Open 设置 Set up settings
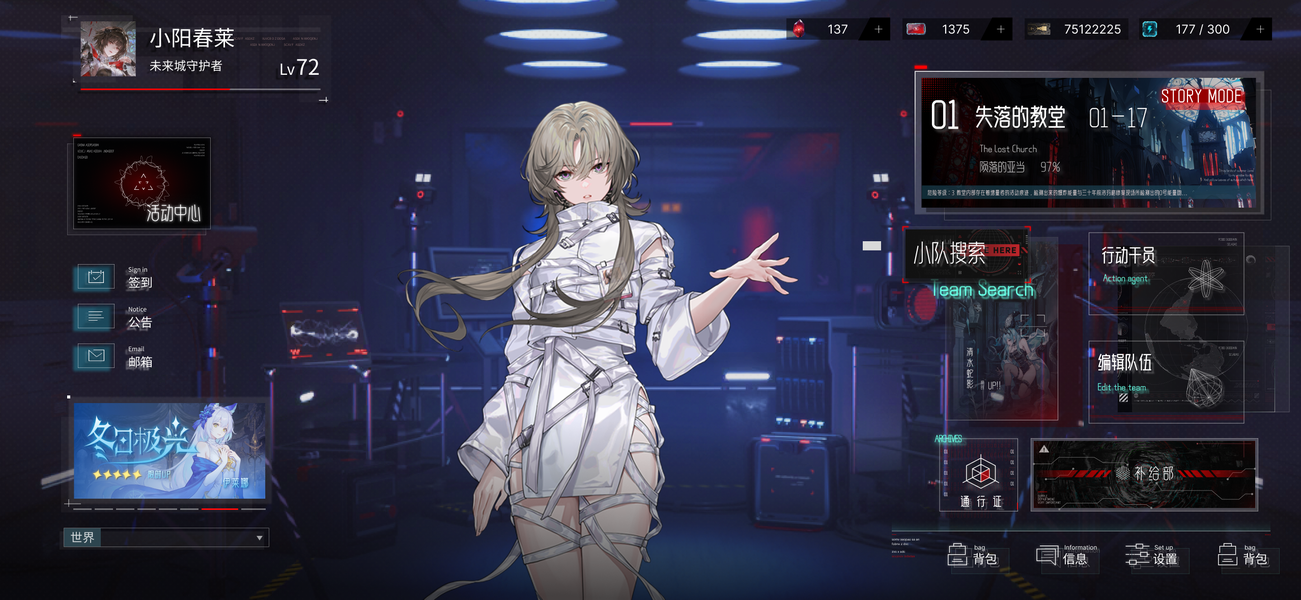The image size is (1301, 600). [x=1153, y=556]
